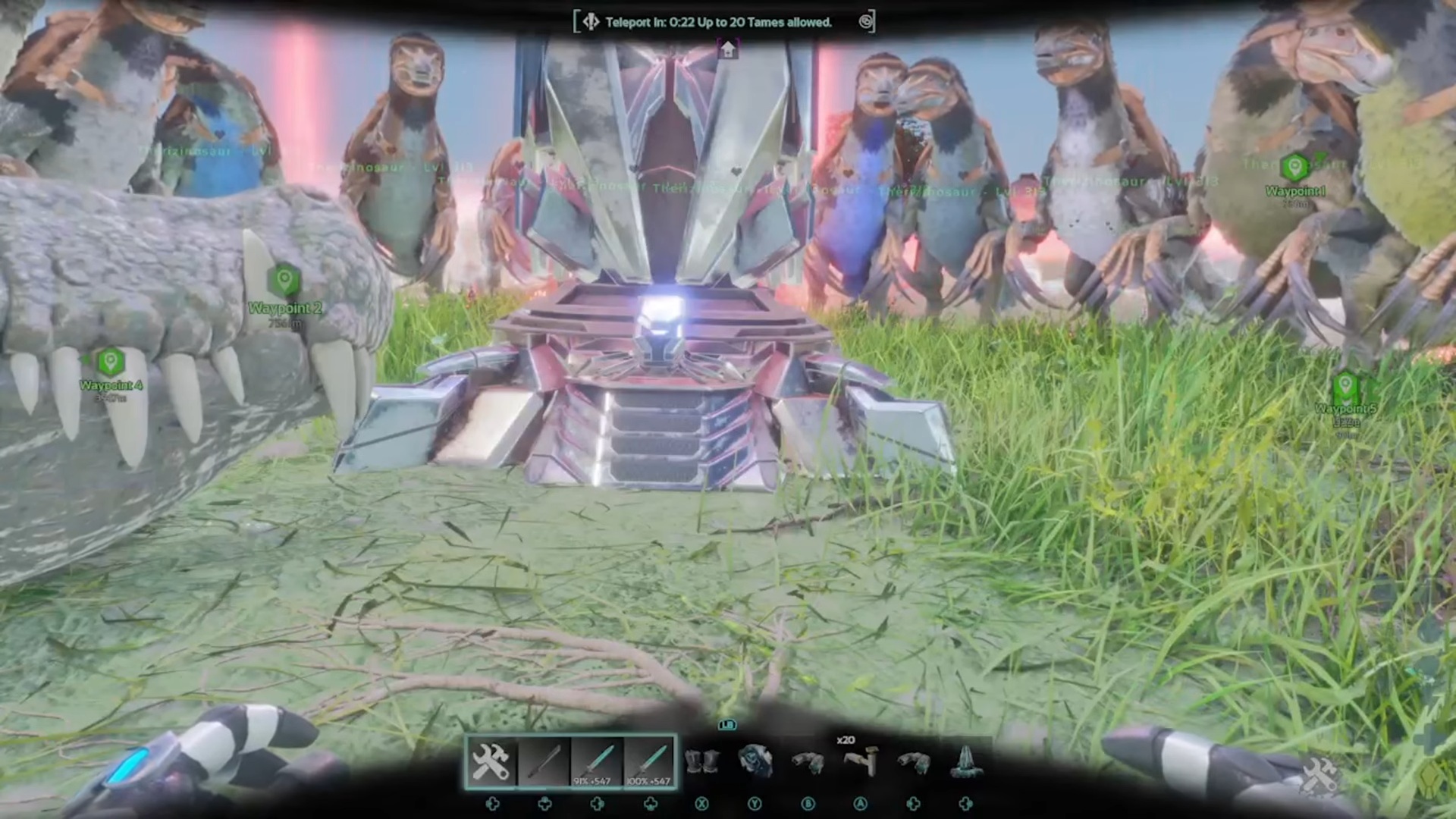
Task: Equip the teal sword at 100% durability
Action: click(x=650, y=761)
